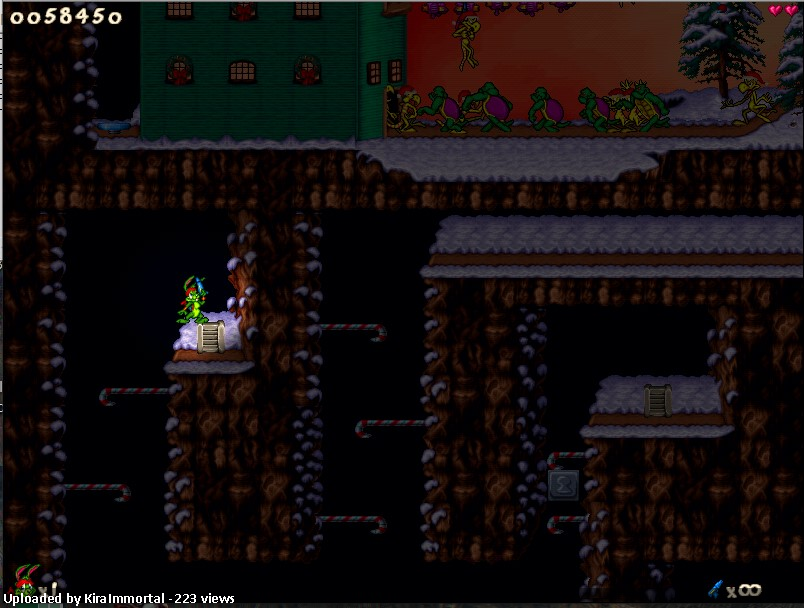Open the KiraImmortal uploader caption

[x=120, y=599]
